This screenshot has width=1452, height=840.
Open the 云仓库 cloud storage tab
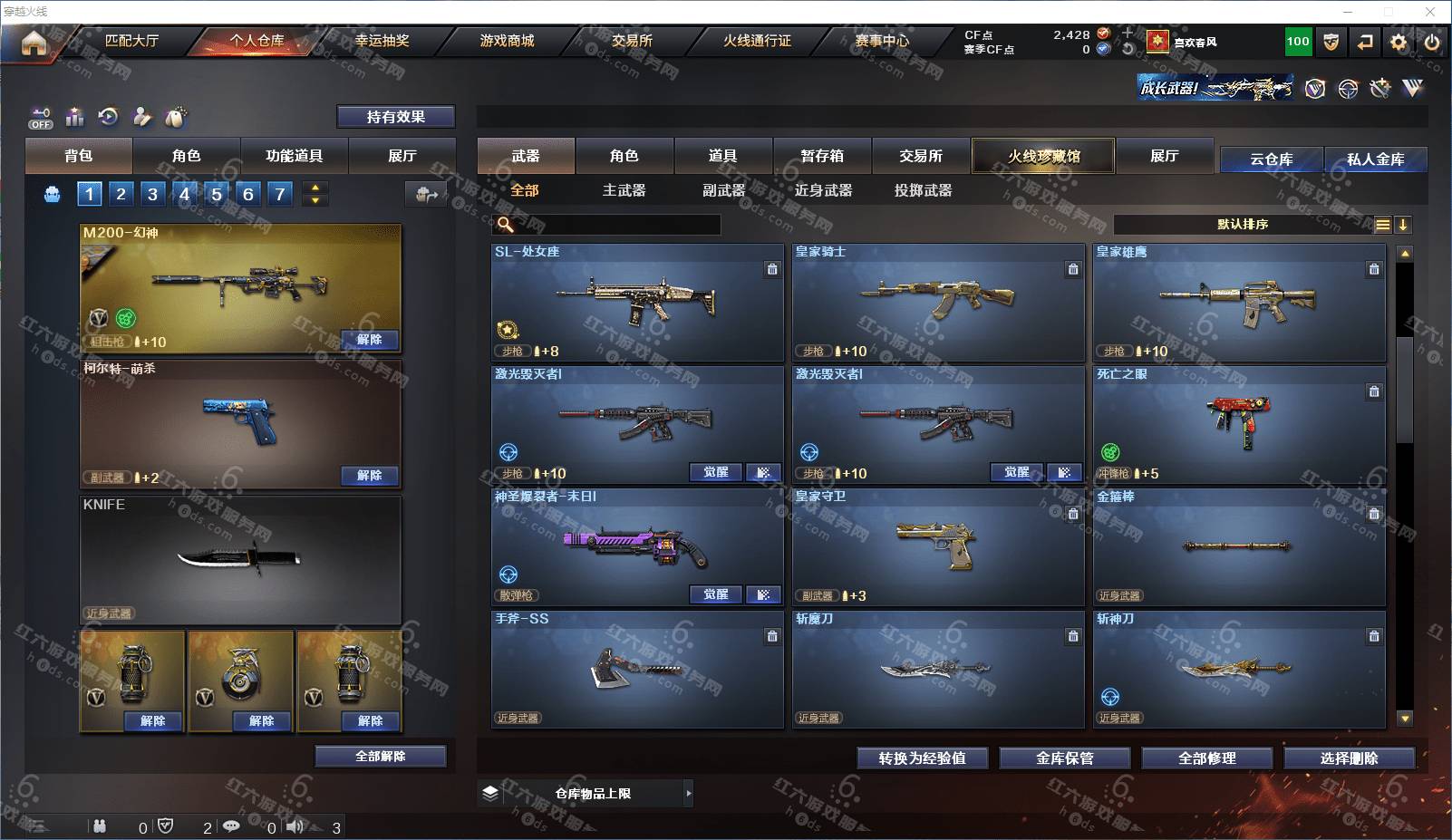pos(1271,159)
